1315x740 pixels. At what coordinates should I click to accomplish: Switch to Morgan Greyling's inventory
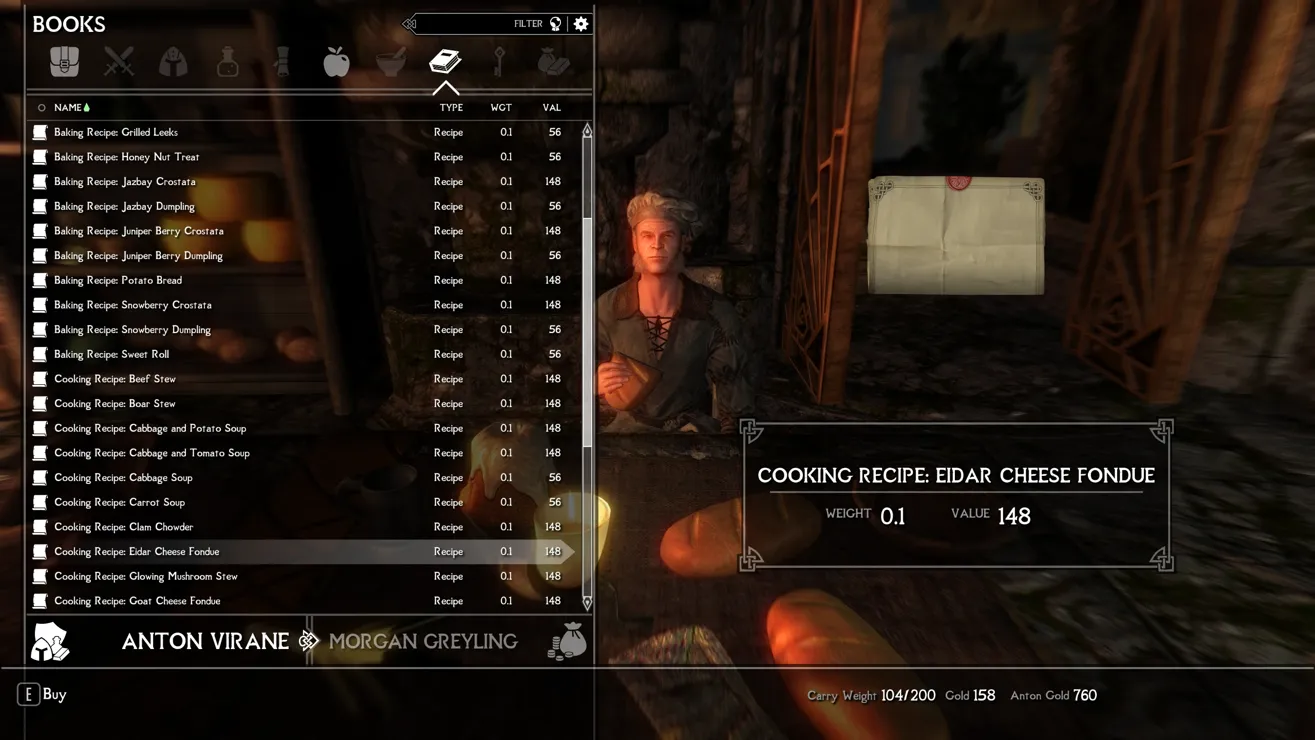[423, 641]
